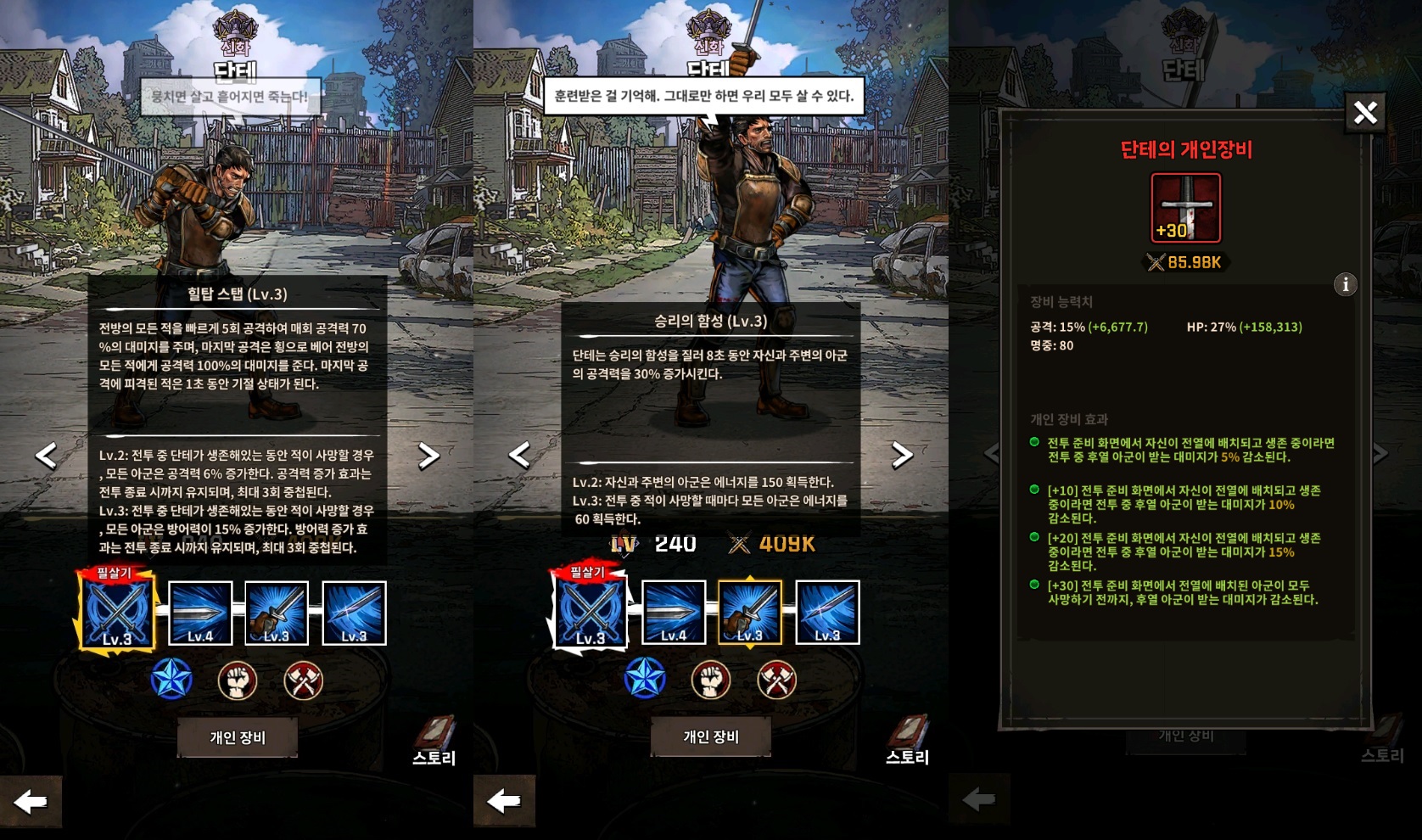
Task: Tap the blue star icon under 힐탑 스탭
Action: click(x=171, y=680)
